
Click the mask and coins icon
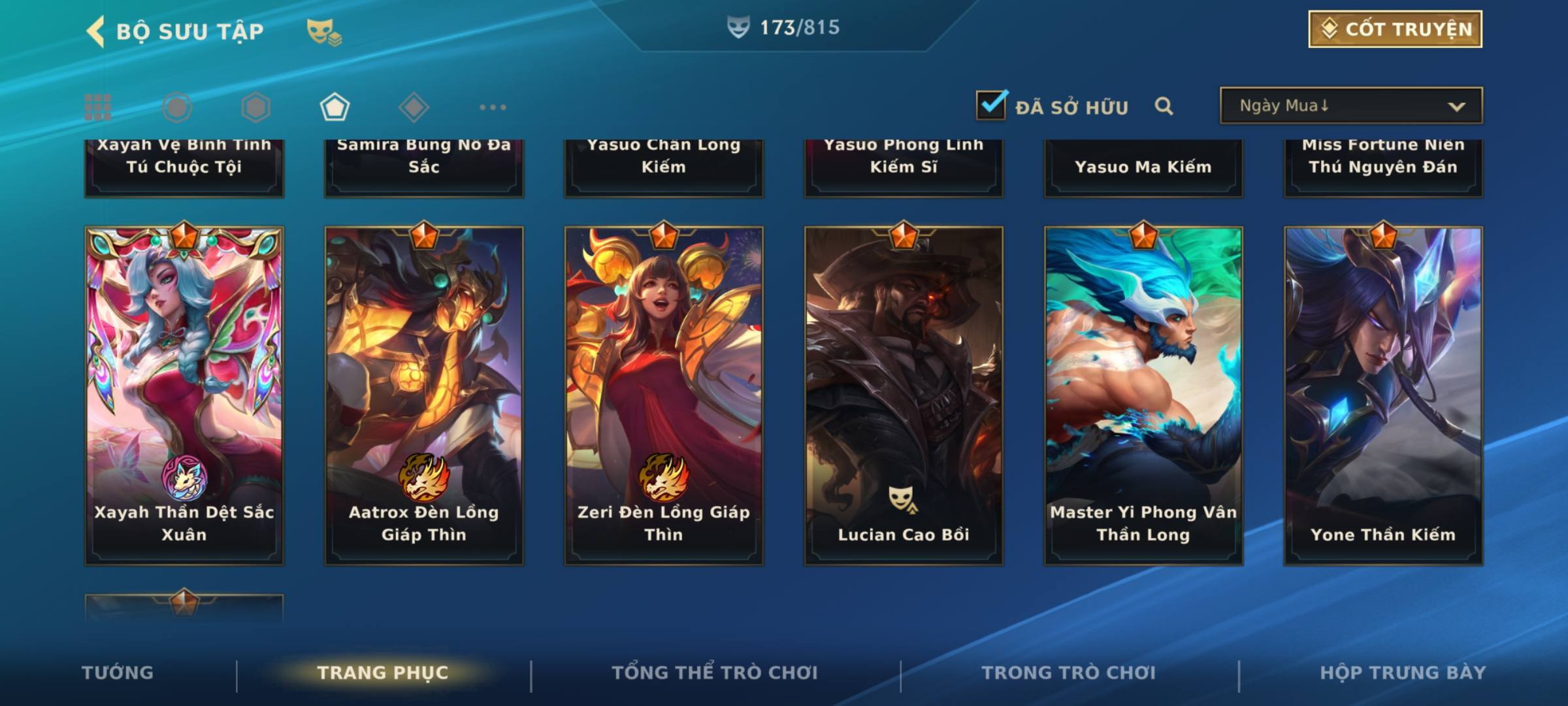coord(324,31)
